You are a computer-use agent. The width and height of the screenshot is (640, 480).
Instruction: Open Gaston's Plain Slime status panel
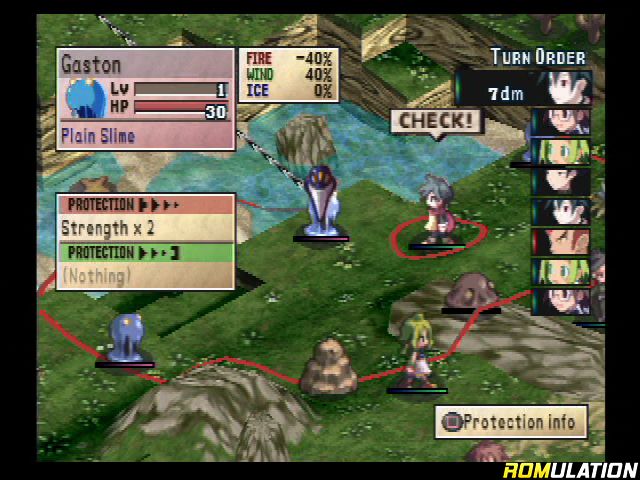coord(143,99)
